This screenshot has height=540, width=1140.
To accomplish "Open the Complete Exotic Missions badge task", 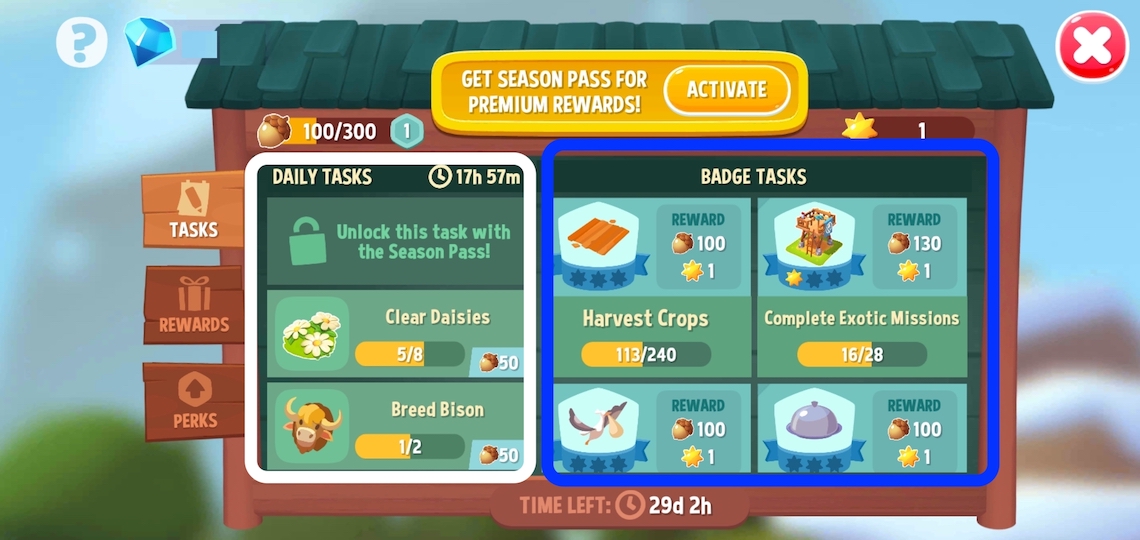I will coord(861,286).
